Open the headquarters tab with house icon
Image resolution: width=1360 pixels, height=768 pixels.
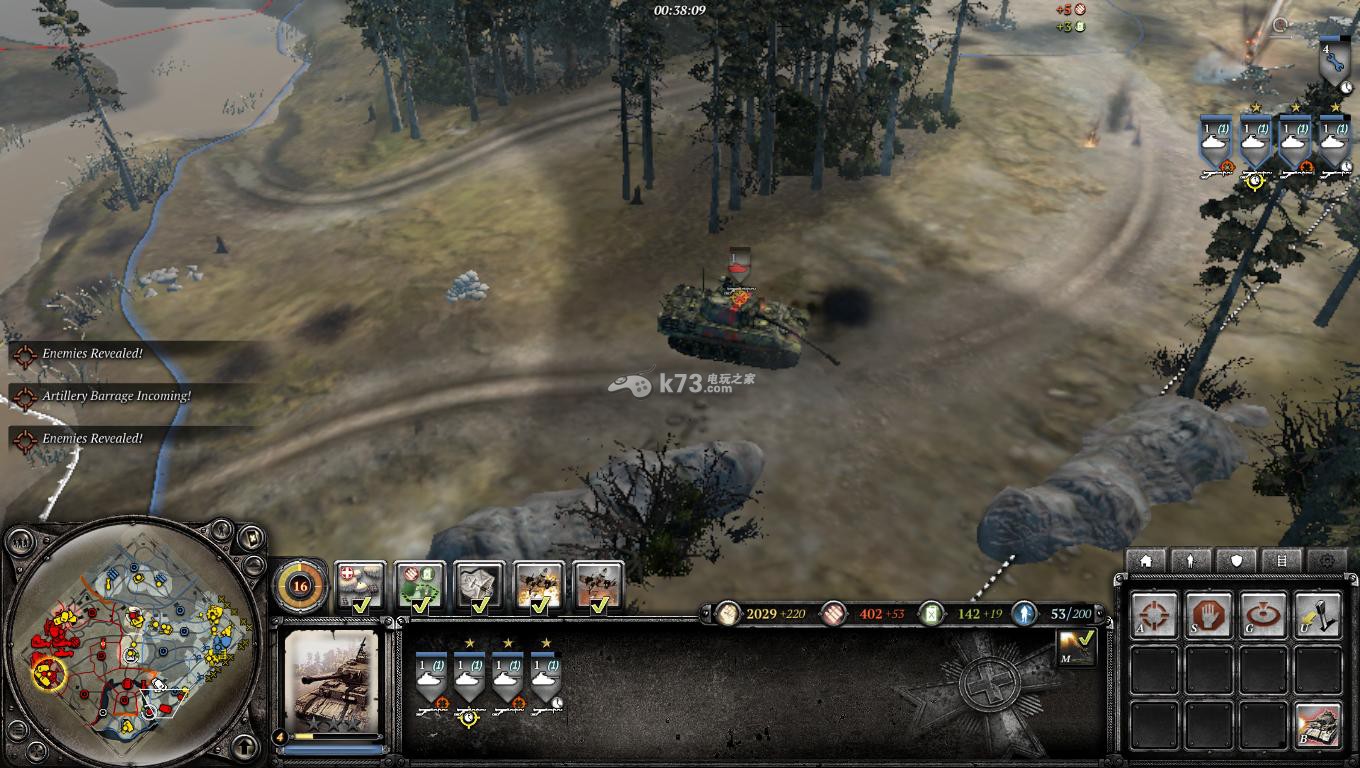1146,560
